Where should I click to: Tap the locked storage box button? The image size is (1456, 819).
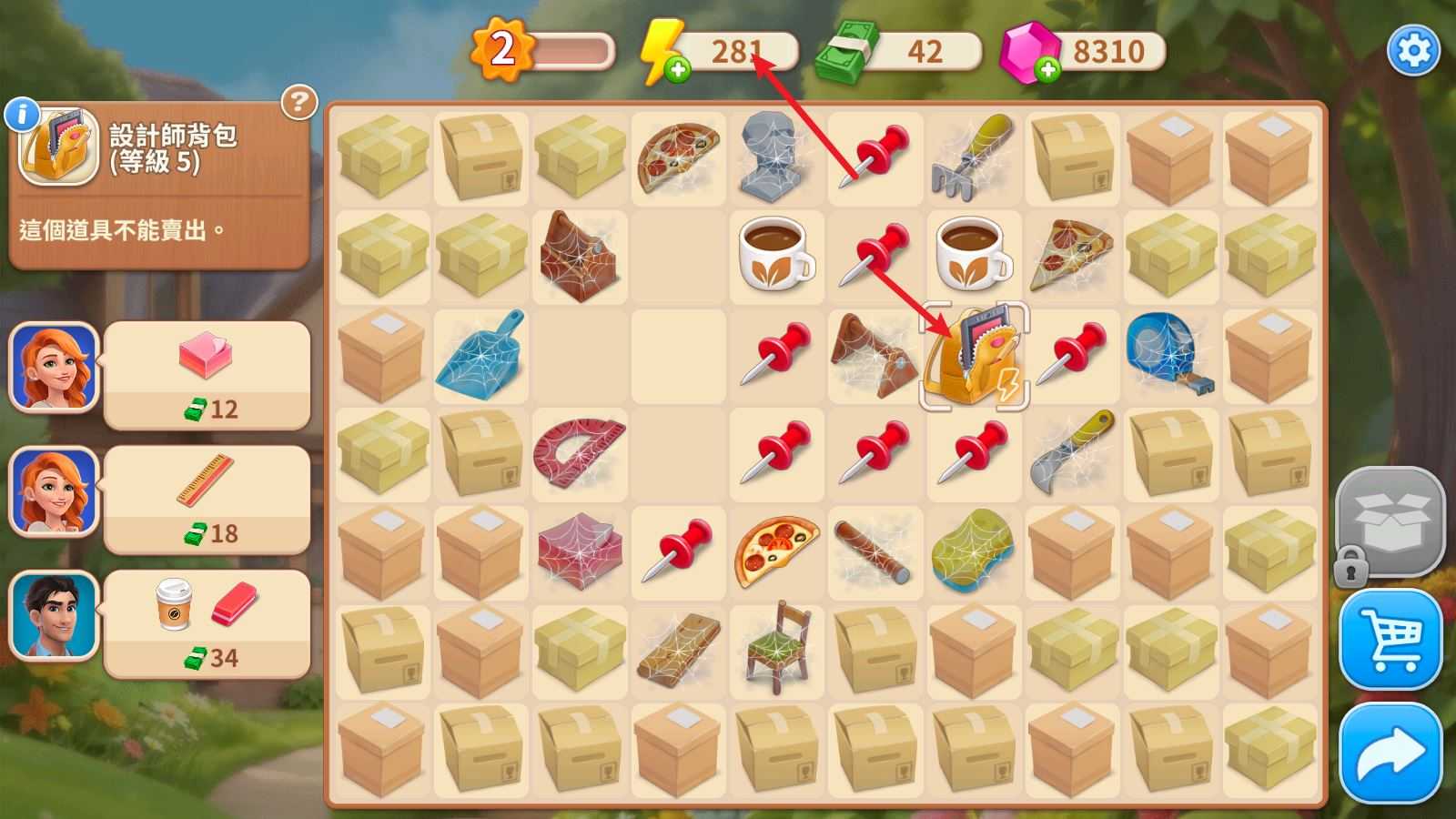(1390, 523)
